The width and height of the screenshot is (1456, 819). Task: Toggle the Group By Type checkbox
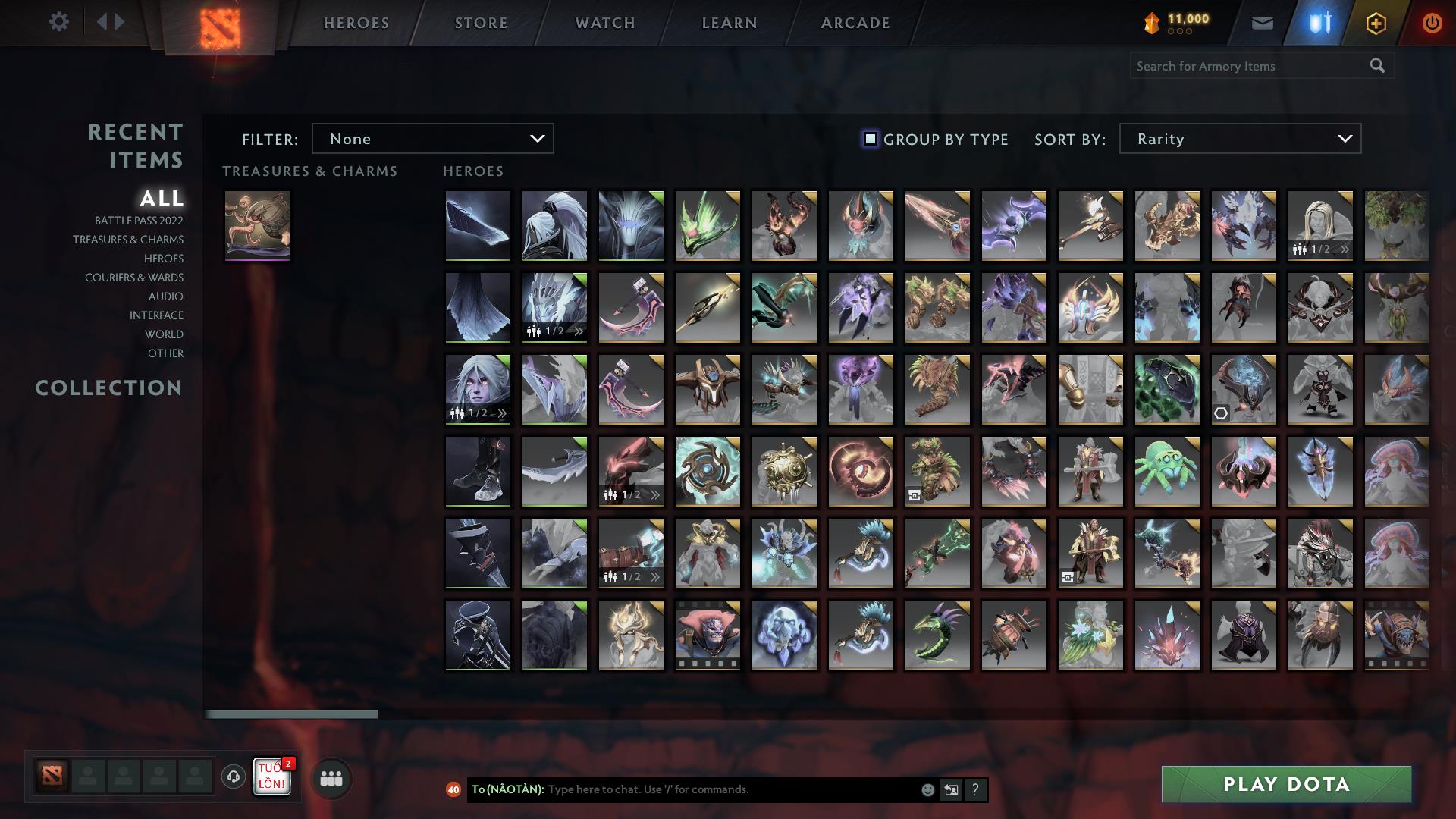point(869,139)
